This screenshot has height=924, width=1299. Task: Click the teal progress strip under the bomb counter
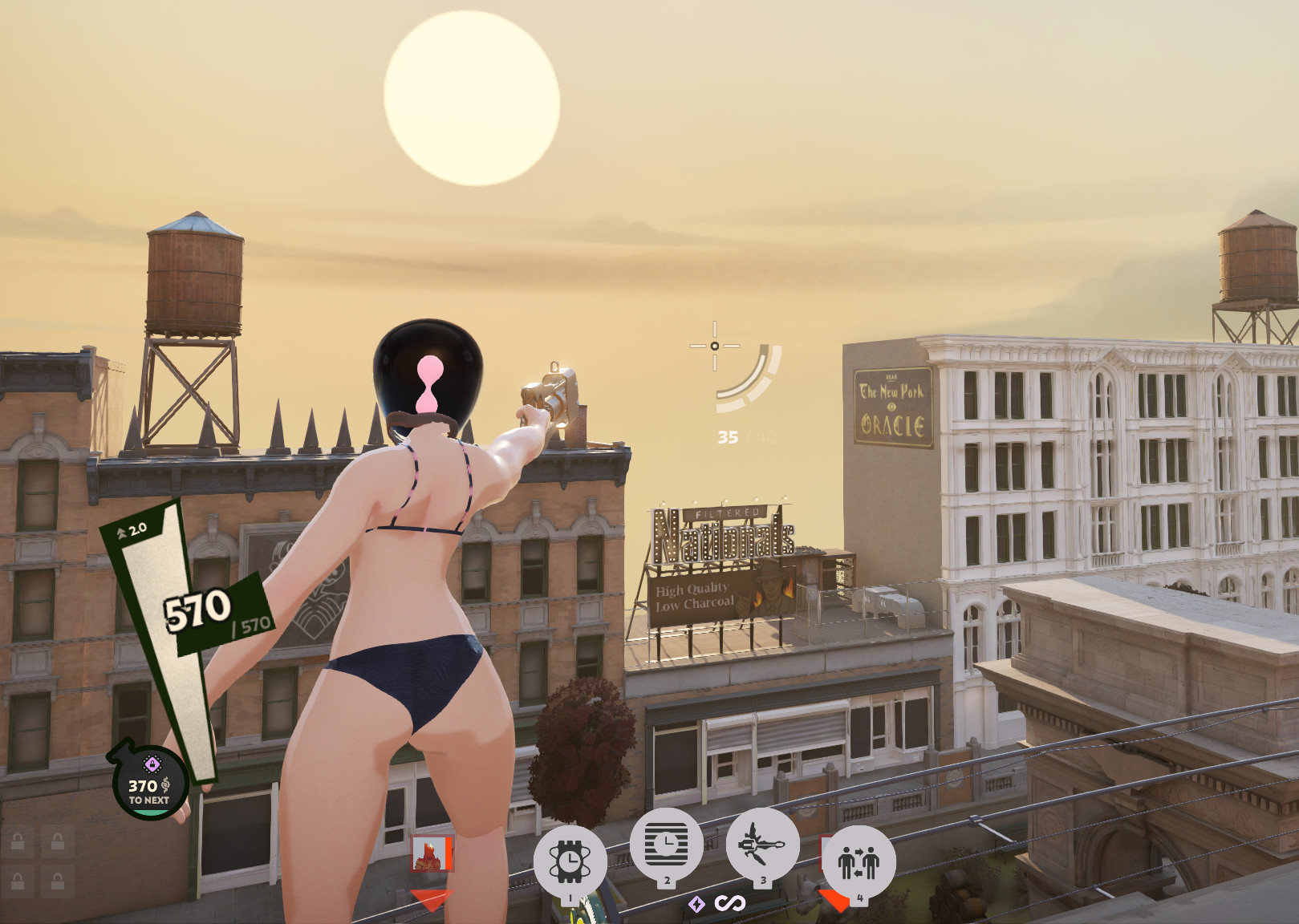pos(151,813)
